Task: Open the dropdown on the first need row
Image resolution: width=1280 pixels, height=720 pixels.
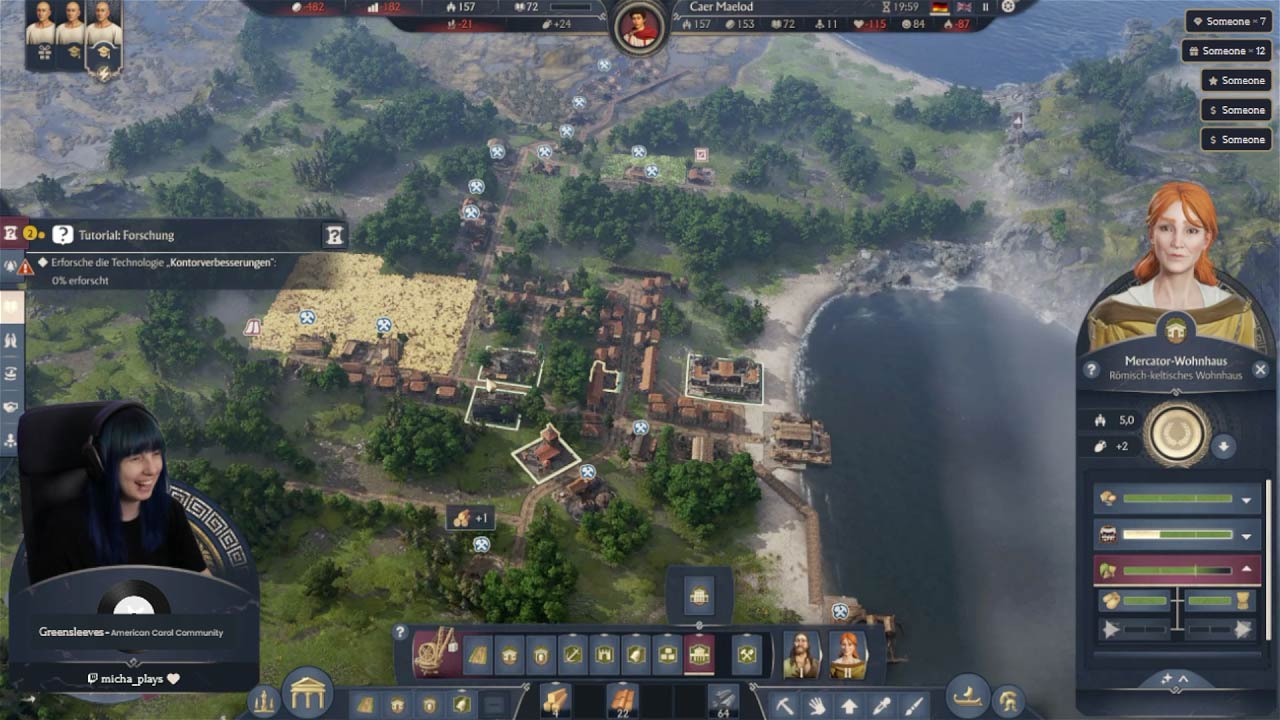Action: pyautogui.click(x=1246, y=499)
